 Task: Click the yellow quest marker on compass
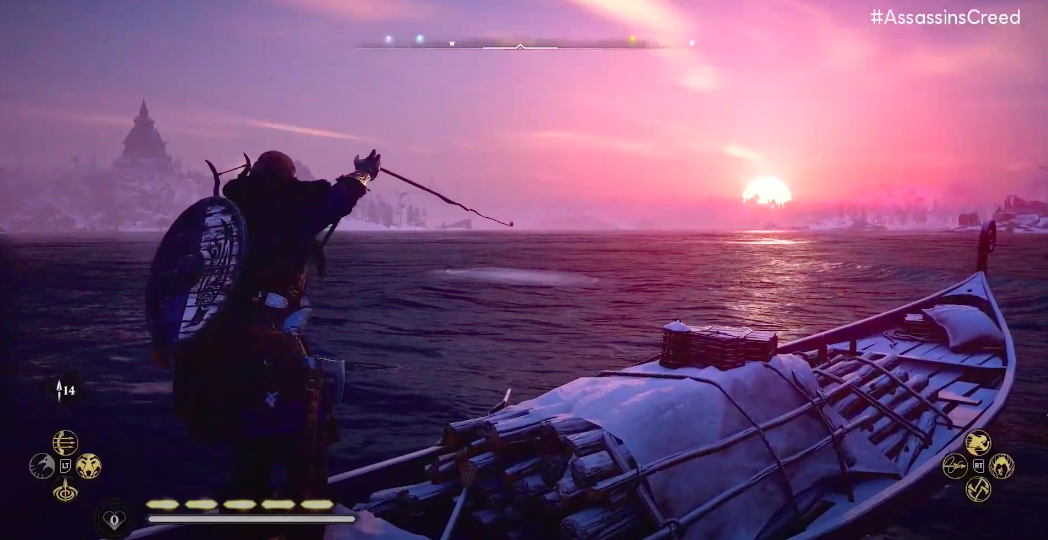[x=631, y=40]
